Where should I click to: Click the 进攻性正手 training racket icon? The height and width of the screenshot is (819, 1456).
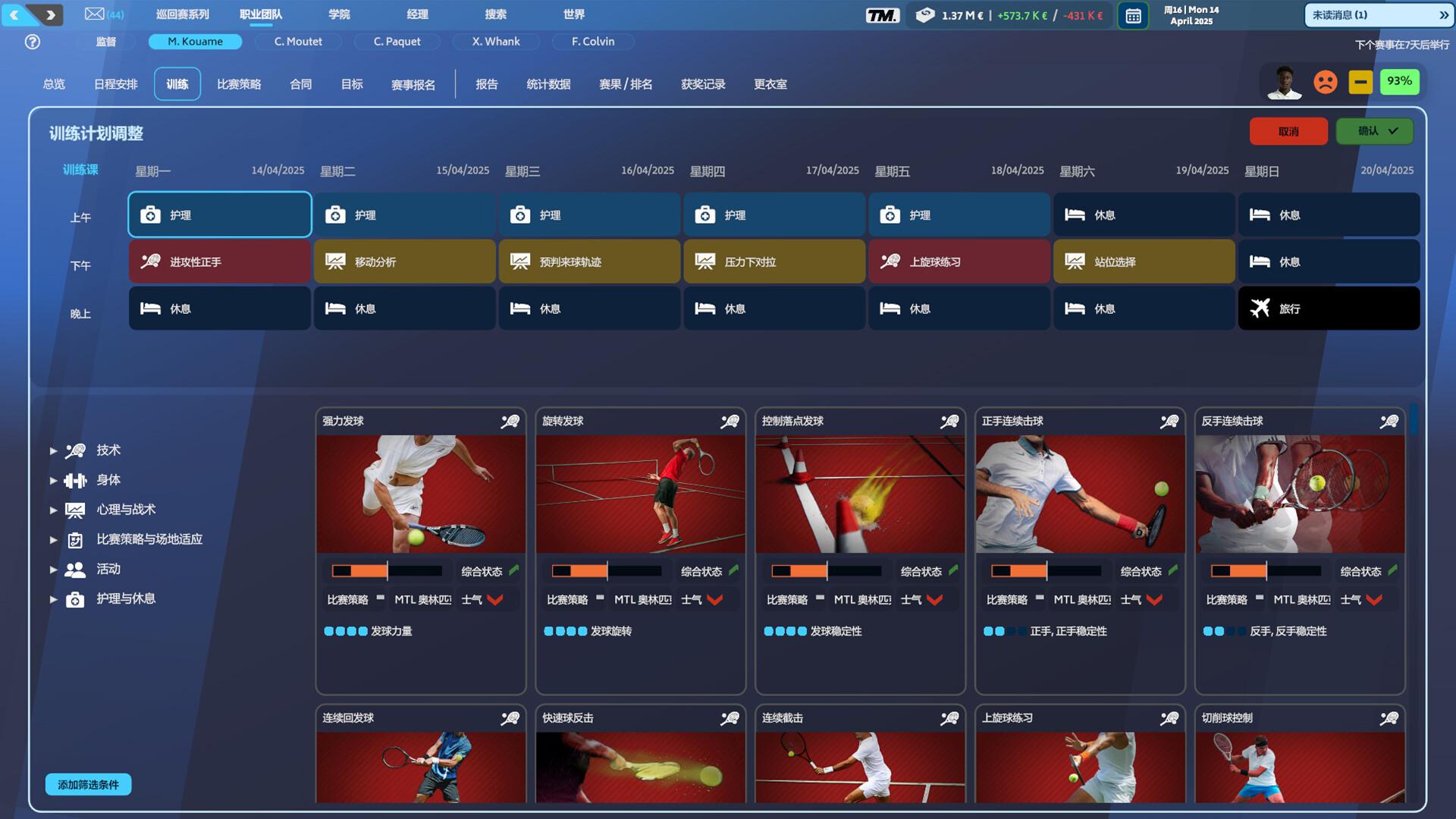152,262
